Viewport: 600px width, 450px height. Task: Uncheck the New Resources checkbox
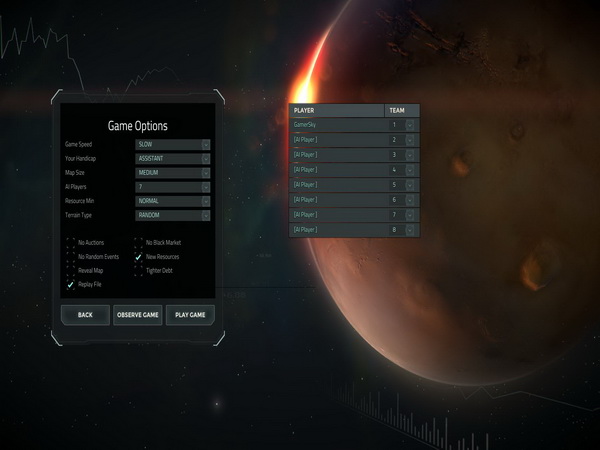point(139,257)
